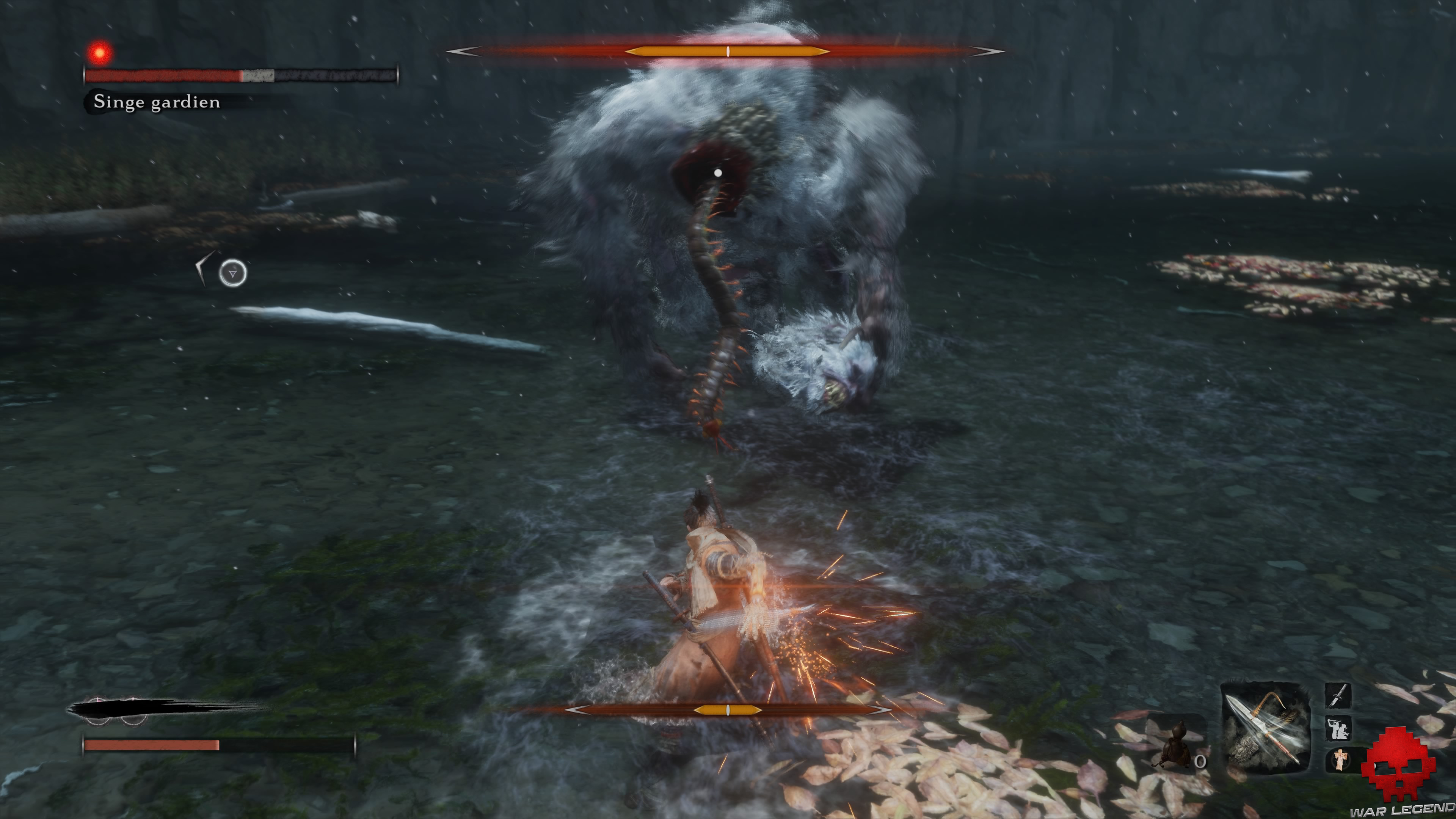Screen dimensions: 1456x819
Task: Click the spirit emblem counter showing 0
Action: coord(1200,761)
